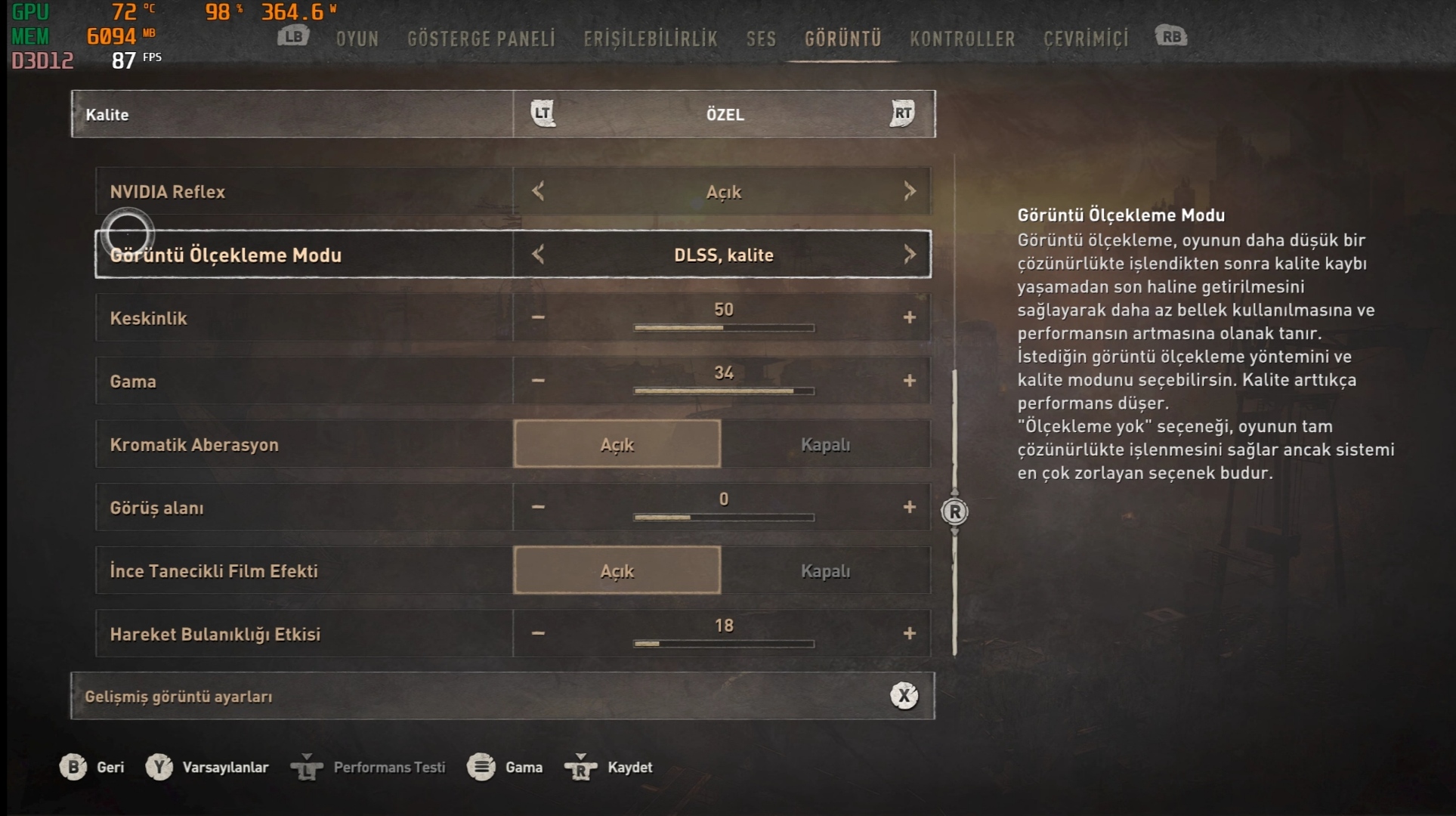This screenshot has height=816, width=1456.
Task: Advance Görüntü Ölçekleme Modu to next option
Action: tap(909, 255)
